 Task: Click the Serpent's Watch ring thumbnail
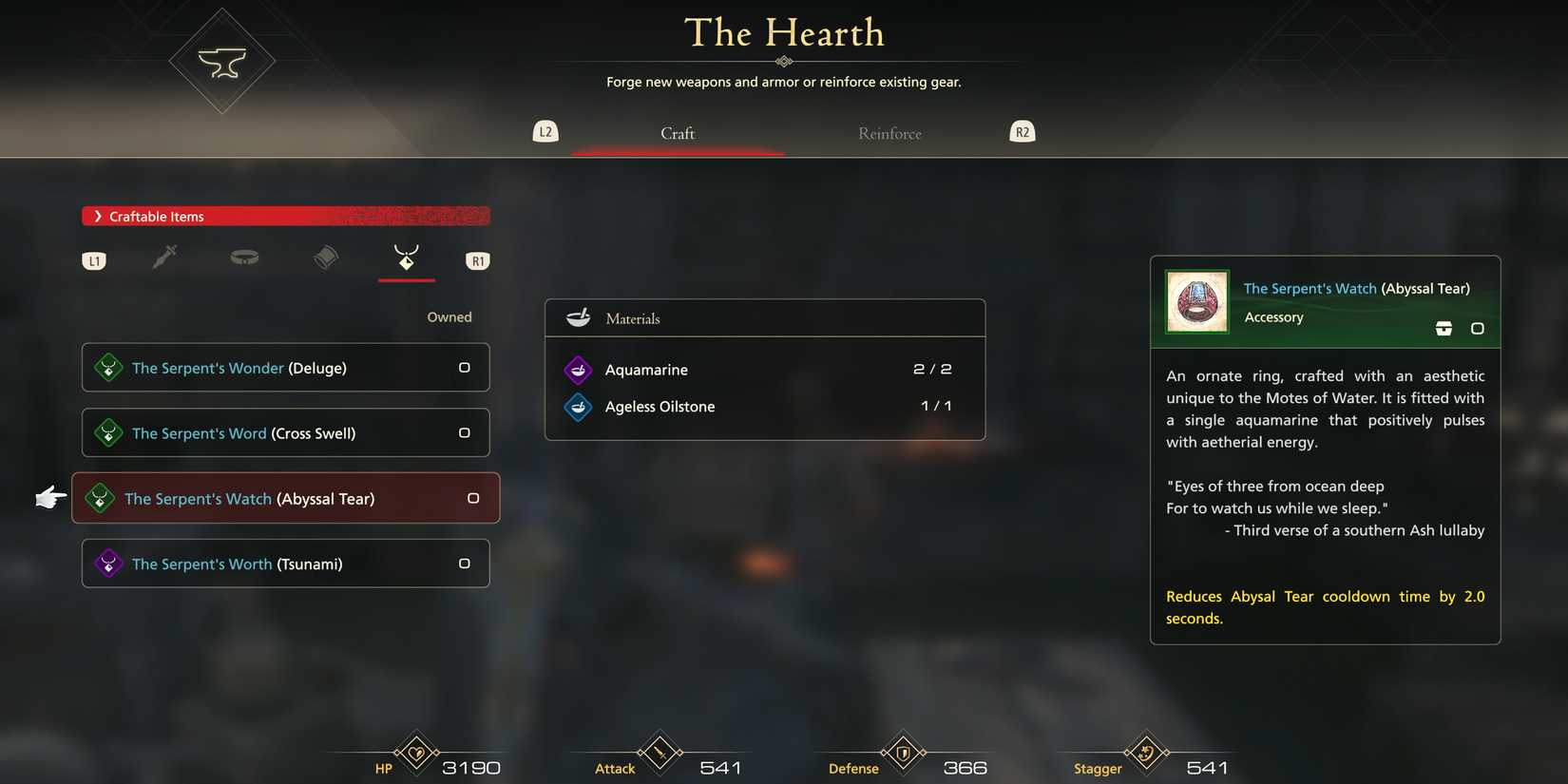click(1195, 301)
